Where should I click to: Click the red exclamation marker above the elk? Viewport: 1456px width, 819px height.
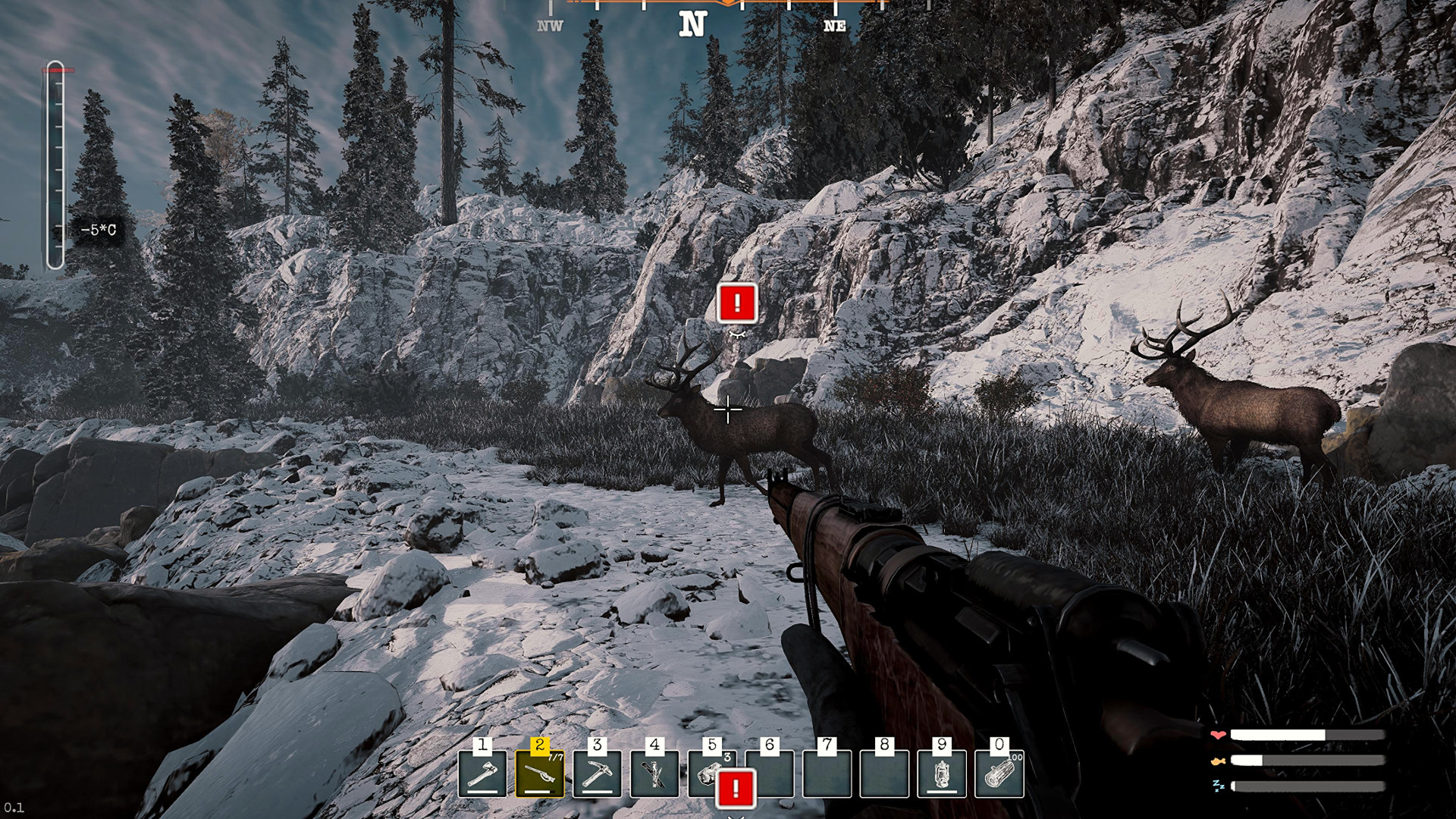click(x=736, y=303)
